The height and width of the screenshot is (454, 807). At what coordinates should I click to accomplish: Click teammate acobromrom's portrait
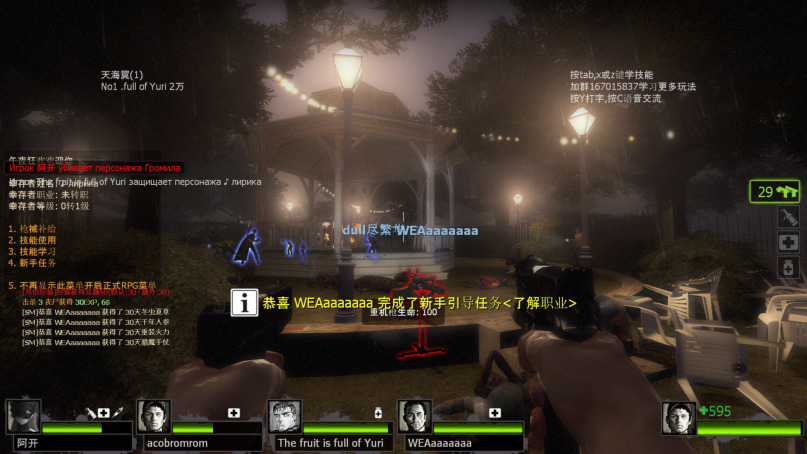point(153,416)
